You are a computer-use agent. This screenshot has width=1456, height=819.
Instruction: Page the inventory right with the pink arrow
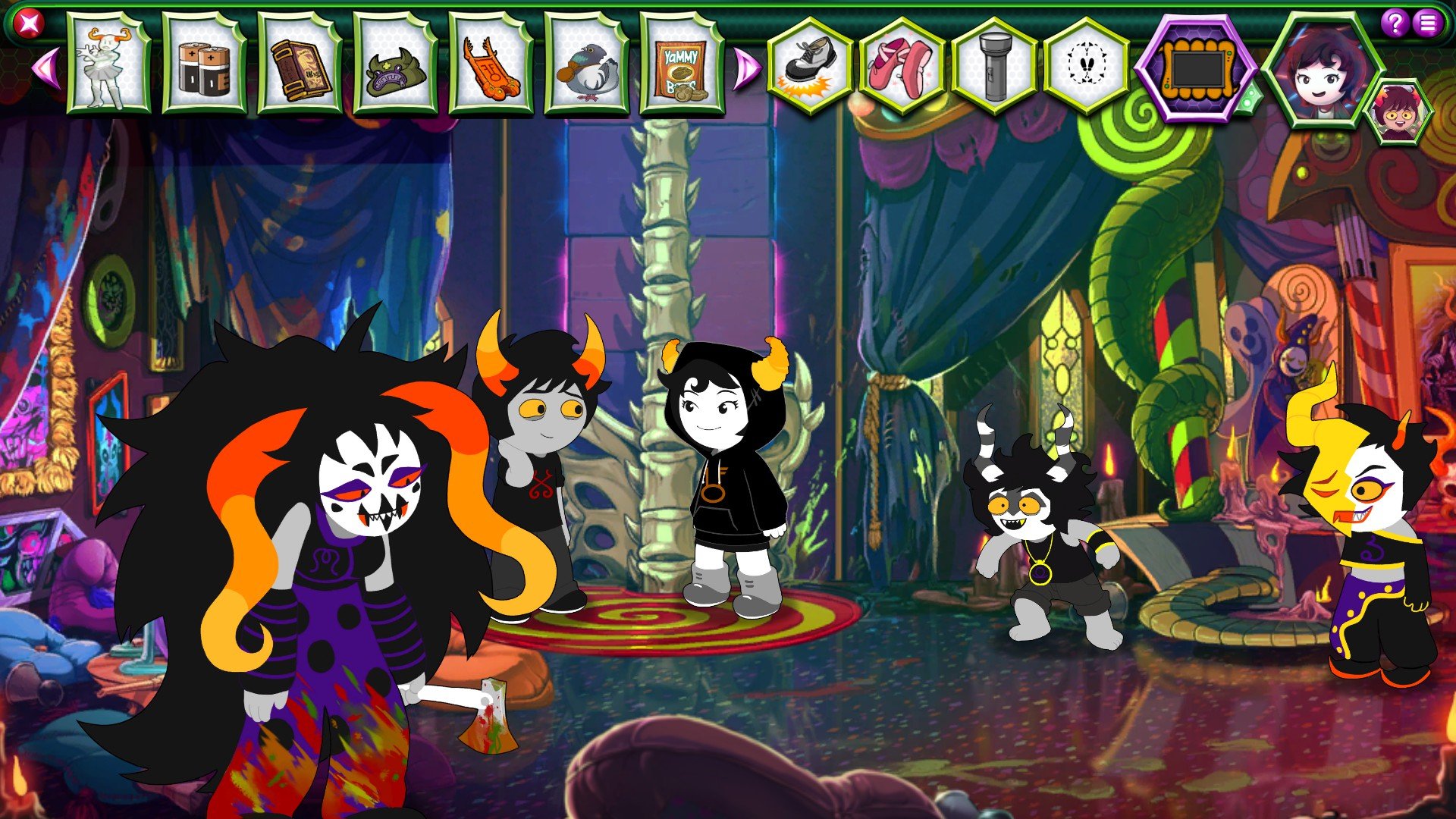tap(746, 68)
